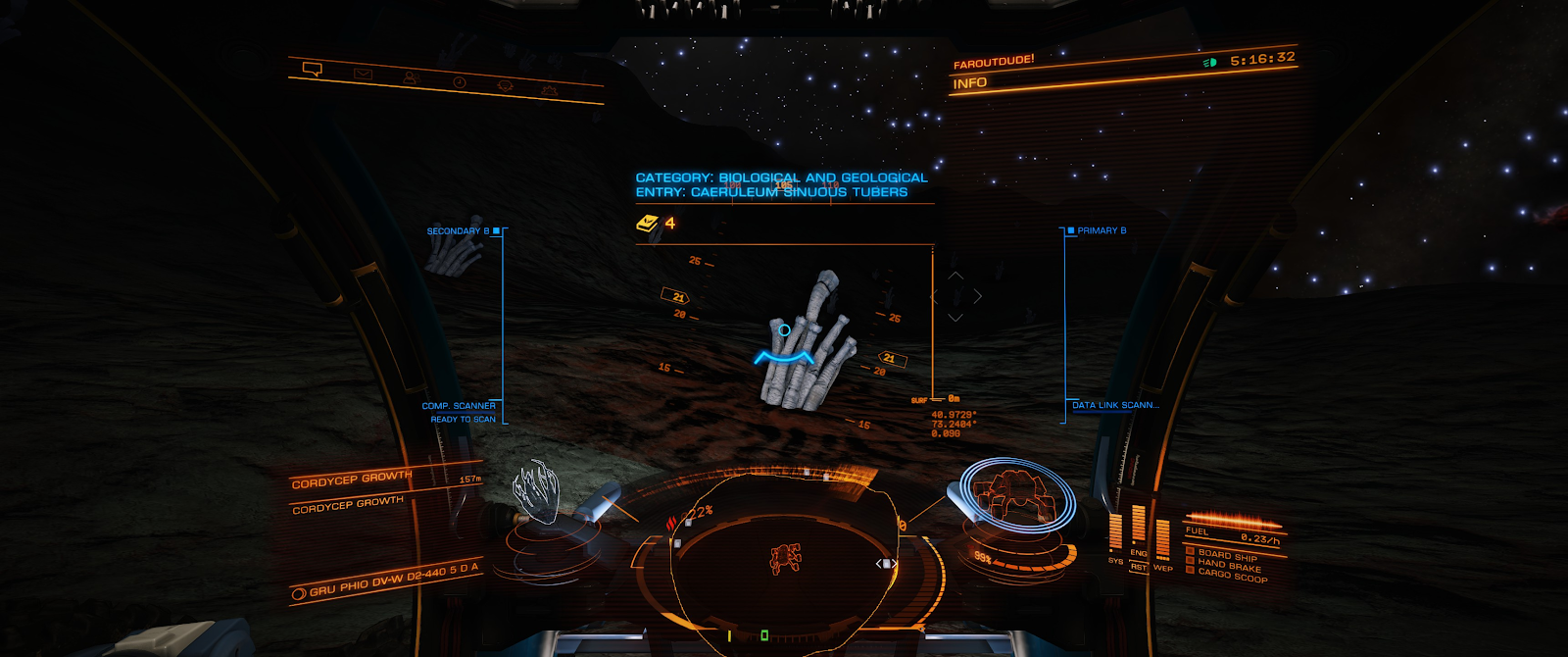1568x657 pixels.
Task: Switch to the envelope inbox tab
Action: tap(363, 74)
